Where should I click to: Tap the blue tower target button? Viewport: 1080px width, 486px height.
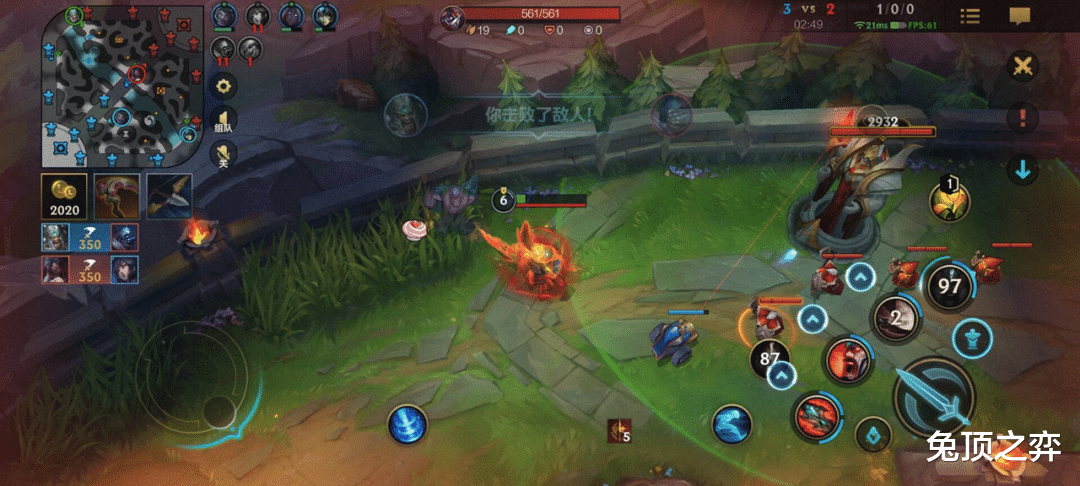[971, 337]
